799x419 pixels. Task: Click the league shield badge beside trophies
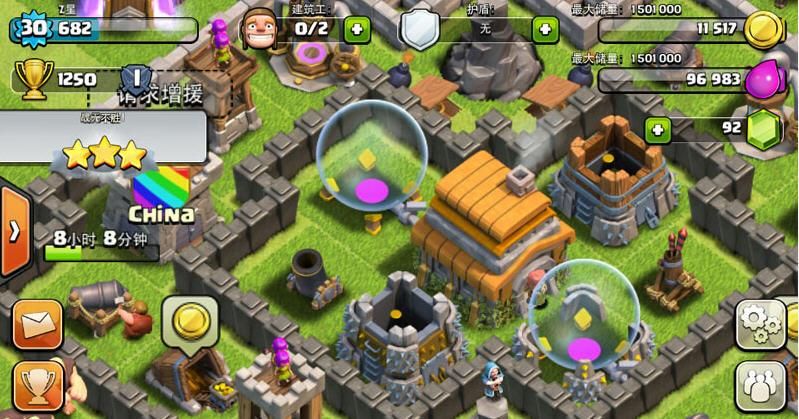pyautogui.click(x=136, y=78)
